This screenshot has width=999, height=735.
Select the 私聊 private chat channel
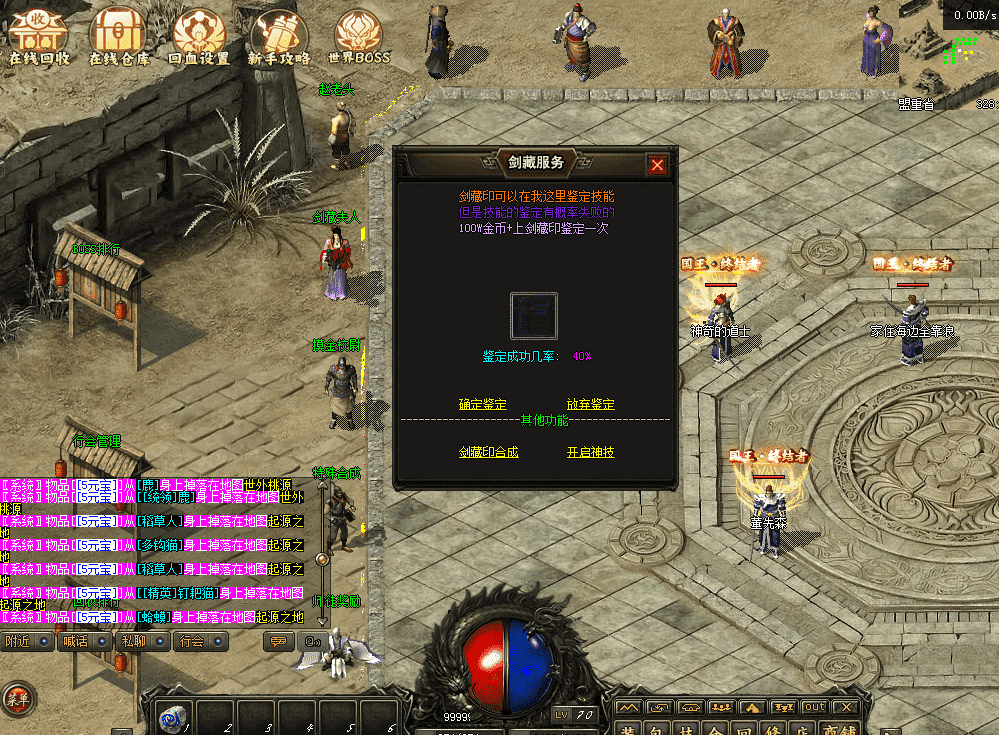[143, 641]
